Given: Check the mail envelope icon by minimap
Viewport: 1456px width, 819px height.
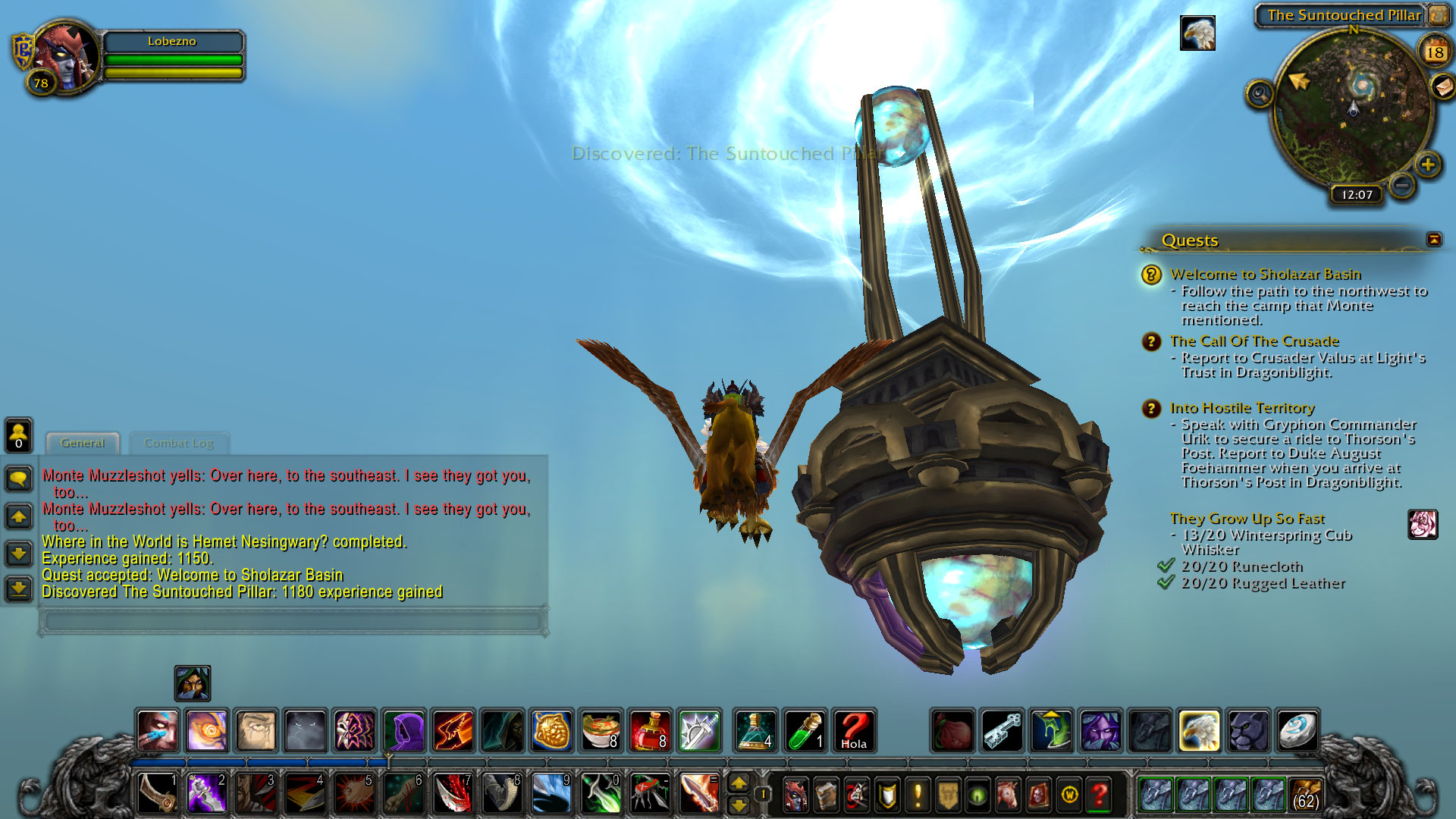Looking at the screenshot, I should pyautogui.click(x=1443, y=86).
